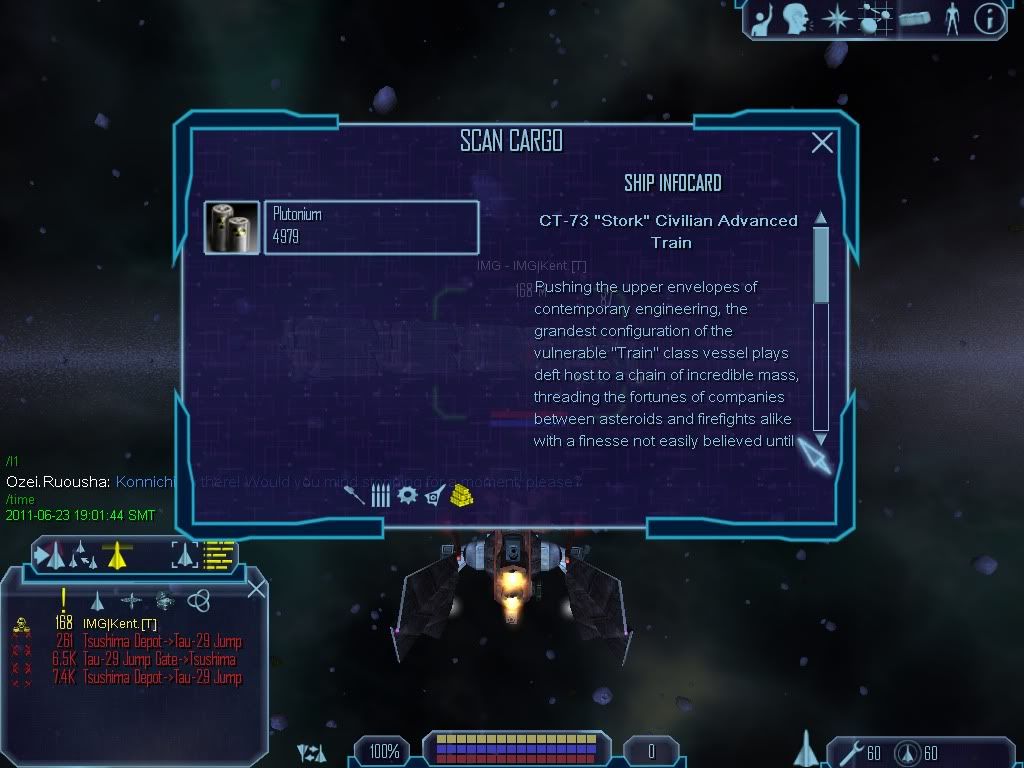Show the ammunition filter in Scan Cargo
Screen dimensions: 1024x768
pos(380,495)
